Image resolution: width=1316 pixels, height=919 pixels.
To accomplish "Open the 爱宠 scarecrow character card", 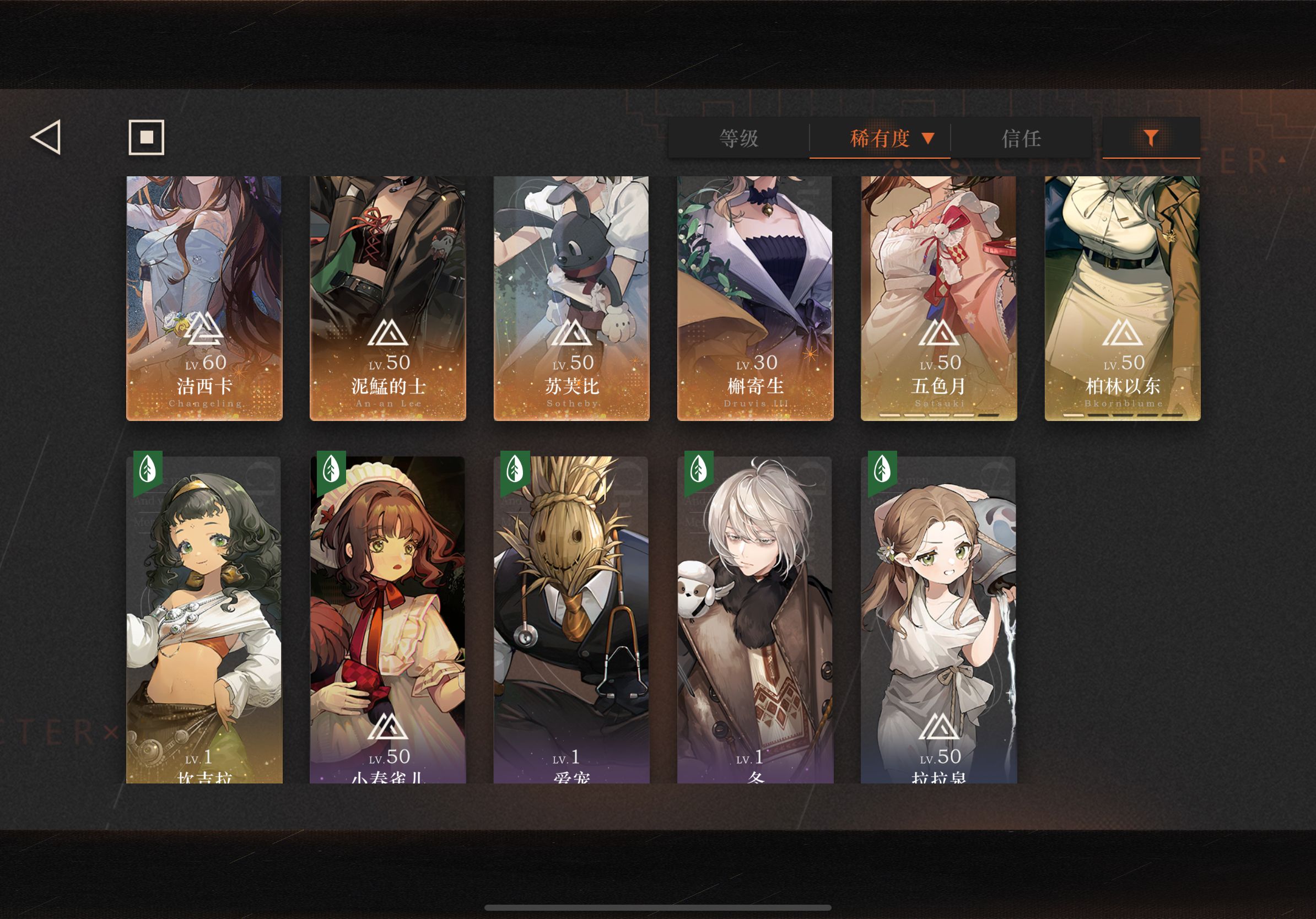I will pyautogui.click(x=571, y=619).
